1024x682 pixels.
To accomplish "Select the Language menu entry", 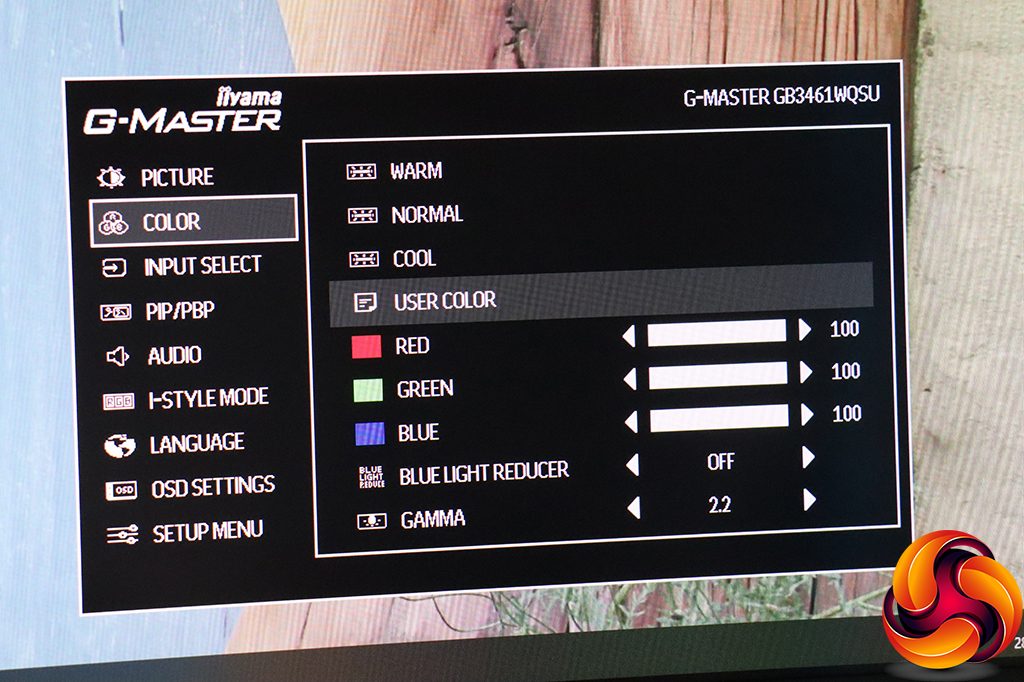I will tap(196, 444).
